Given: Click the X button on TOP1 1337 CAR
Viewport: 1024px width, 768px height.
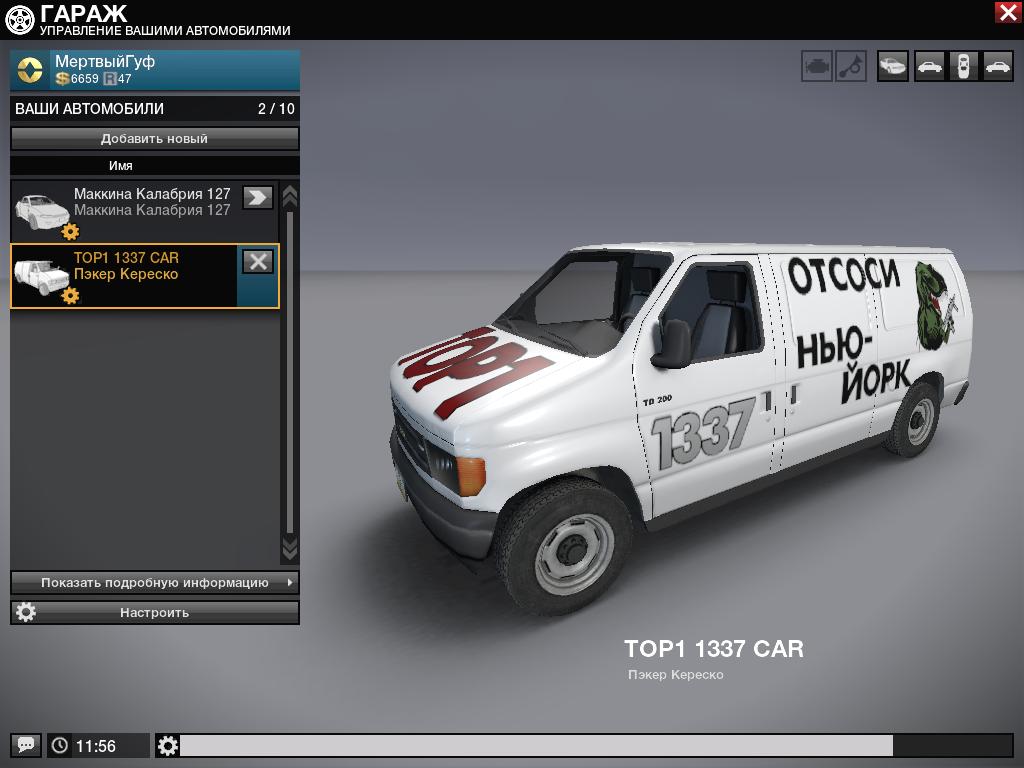Looking at the screenshot, I should [258, 262].
